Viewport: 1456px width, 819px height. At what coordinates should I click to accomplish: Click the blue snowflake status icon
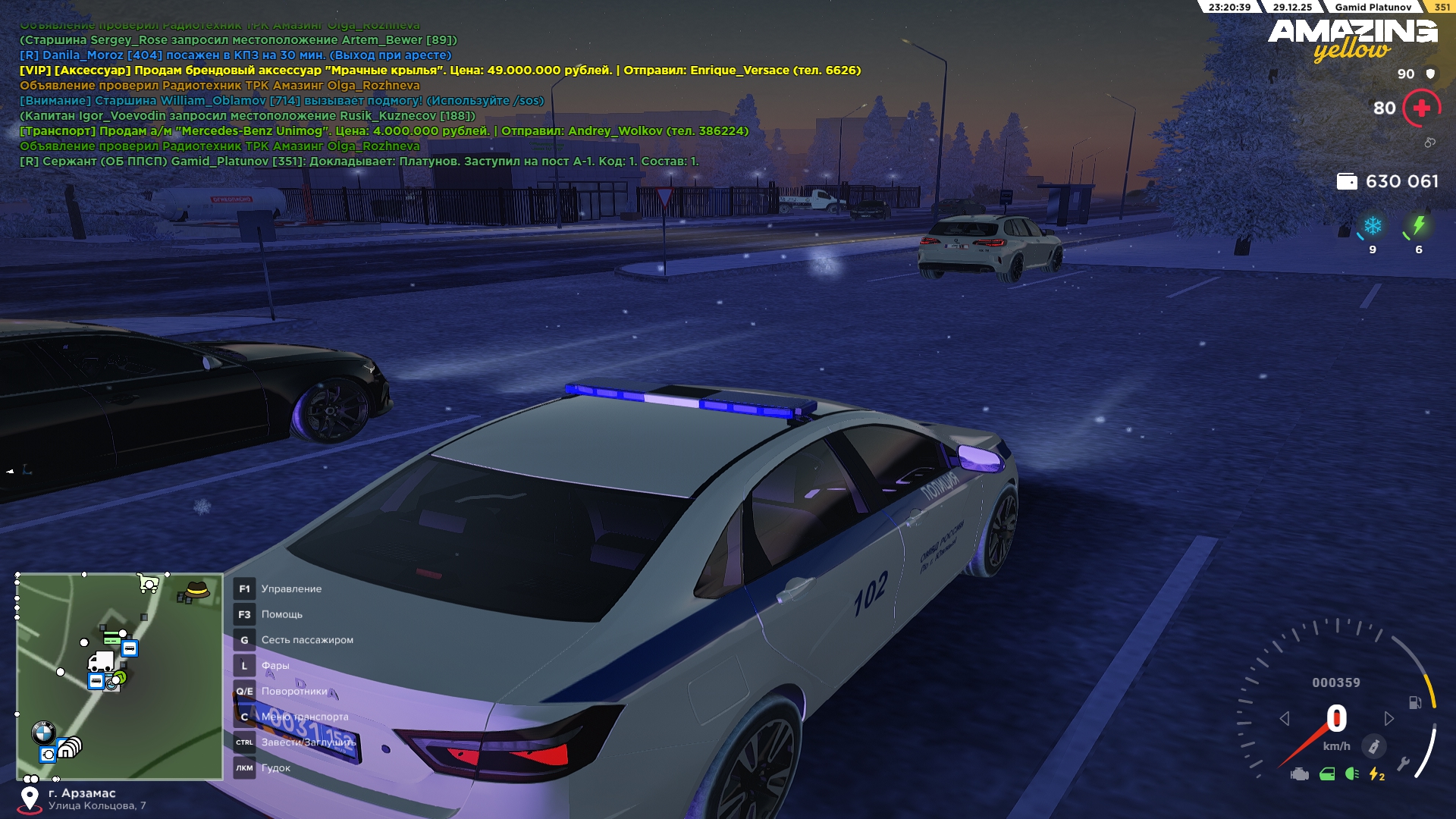1373,226
